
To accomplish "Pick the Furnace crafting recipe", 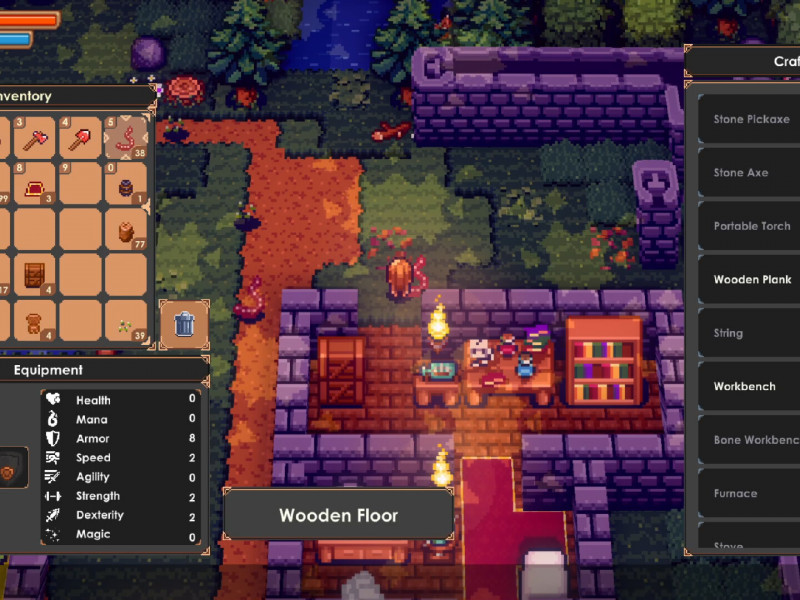I will click(751, 493).
